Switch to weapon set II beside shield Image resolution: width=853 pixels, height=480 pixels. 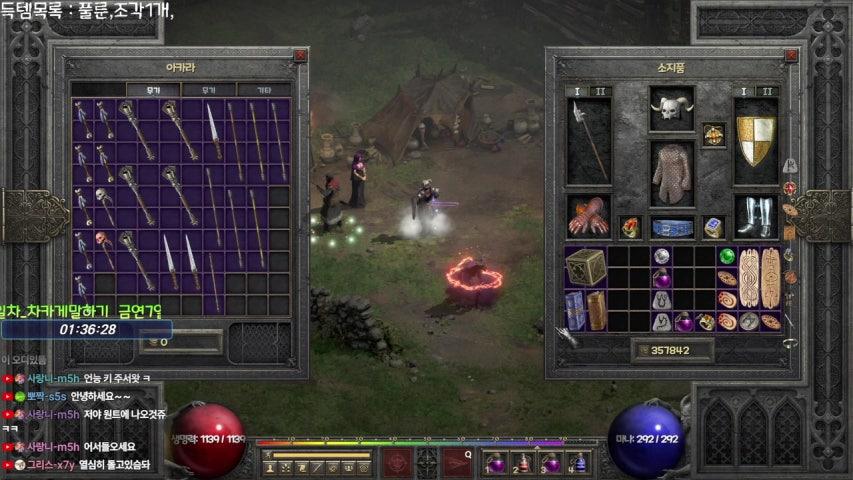(767, 91)
